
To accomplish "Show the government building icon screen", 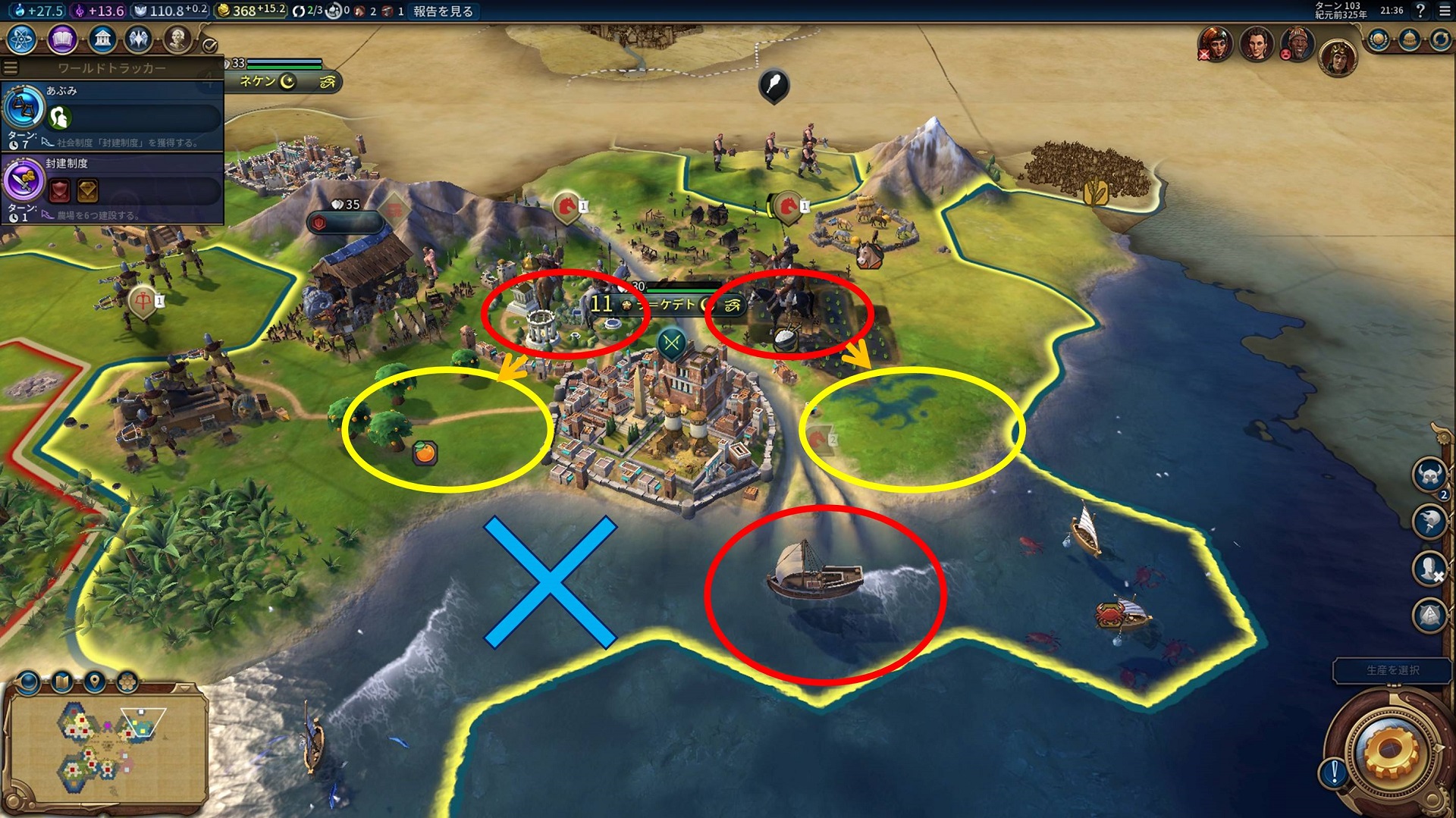I will coord(102,39).
